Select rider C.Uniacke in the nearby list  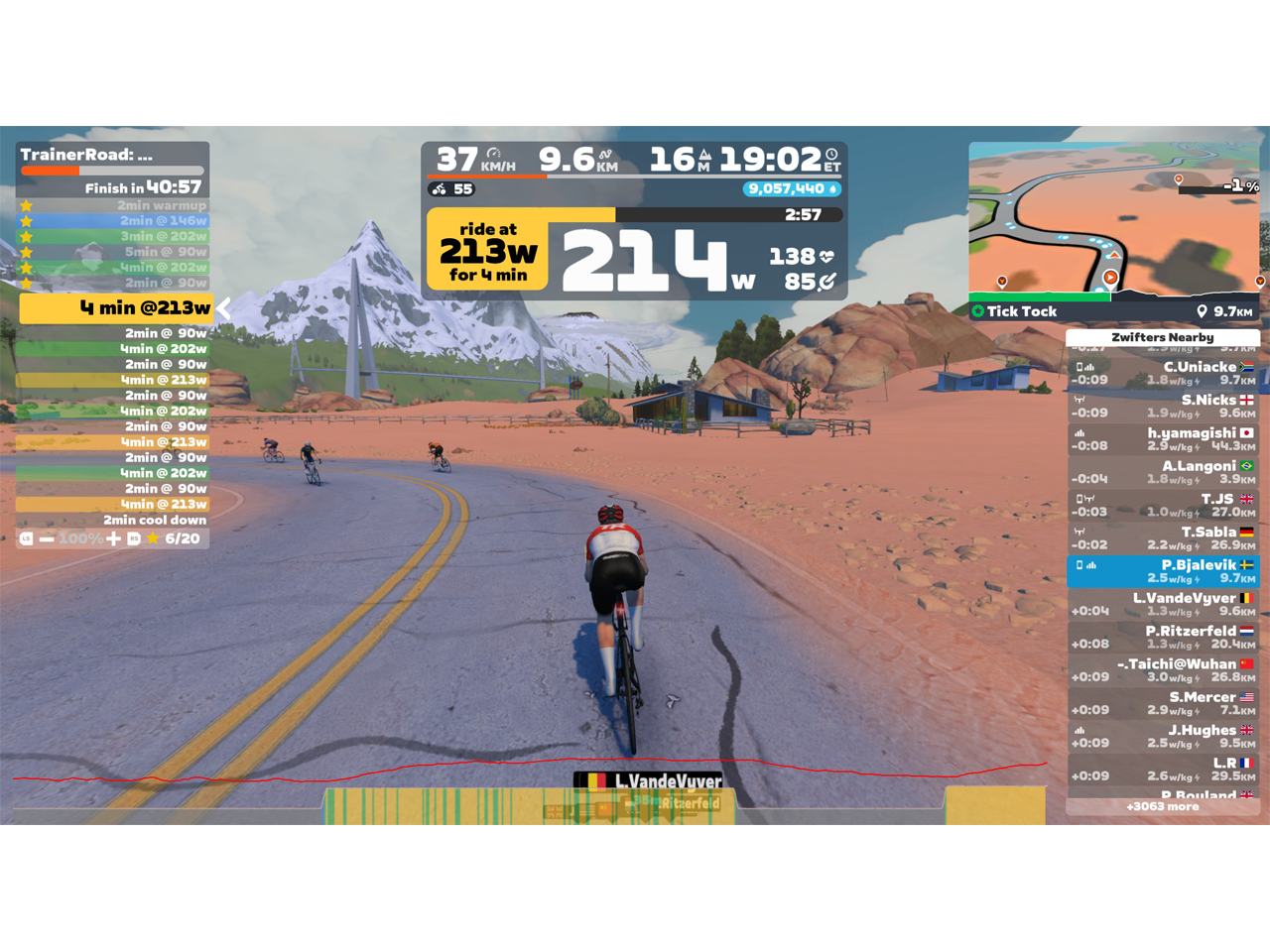[1163, 373]
